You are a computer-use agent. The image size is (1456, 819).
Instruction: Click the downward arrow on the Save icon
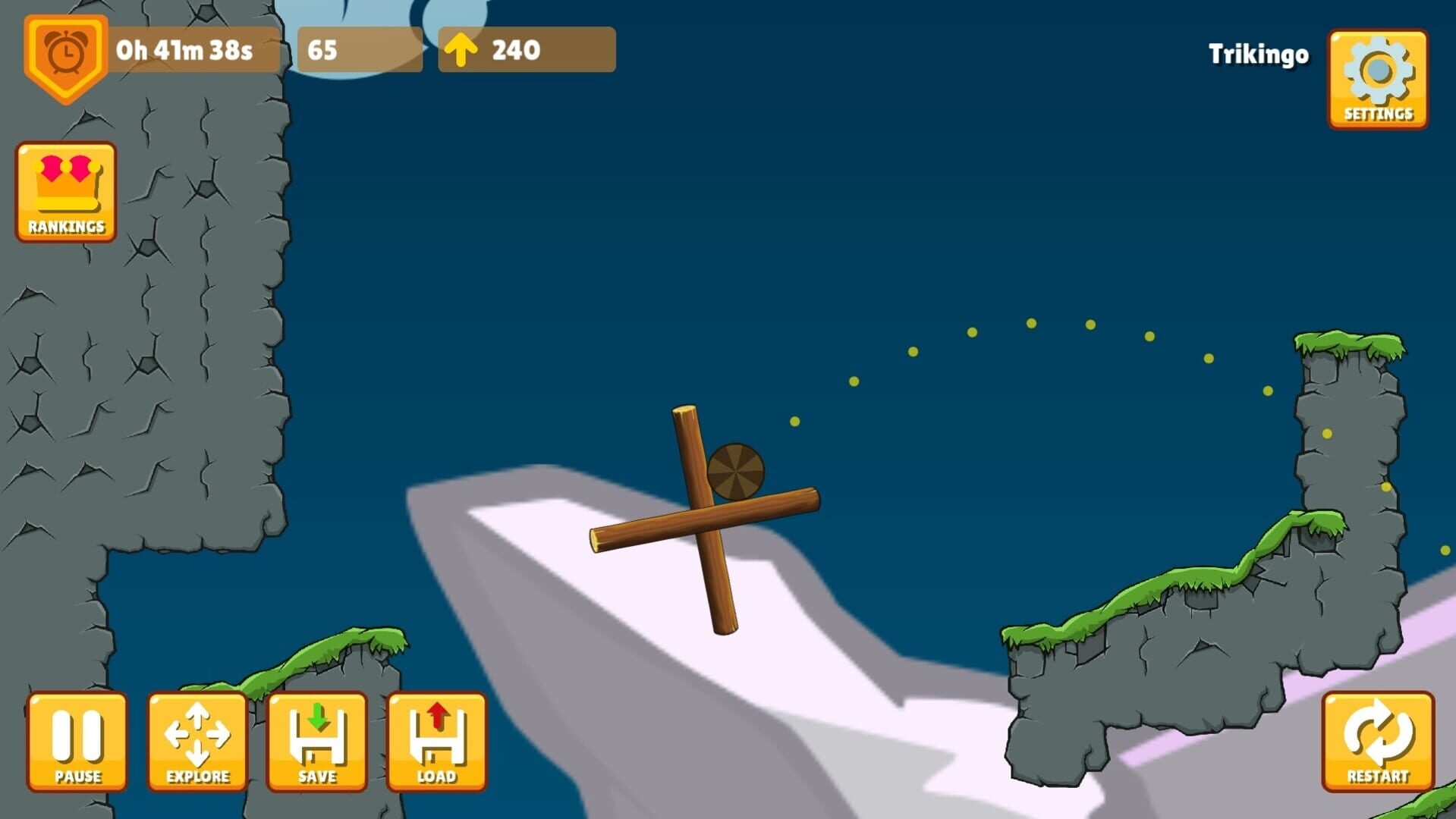point(316,717)
